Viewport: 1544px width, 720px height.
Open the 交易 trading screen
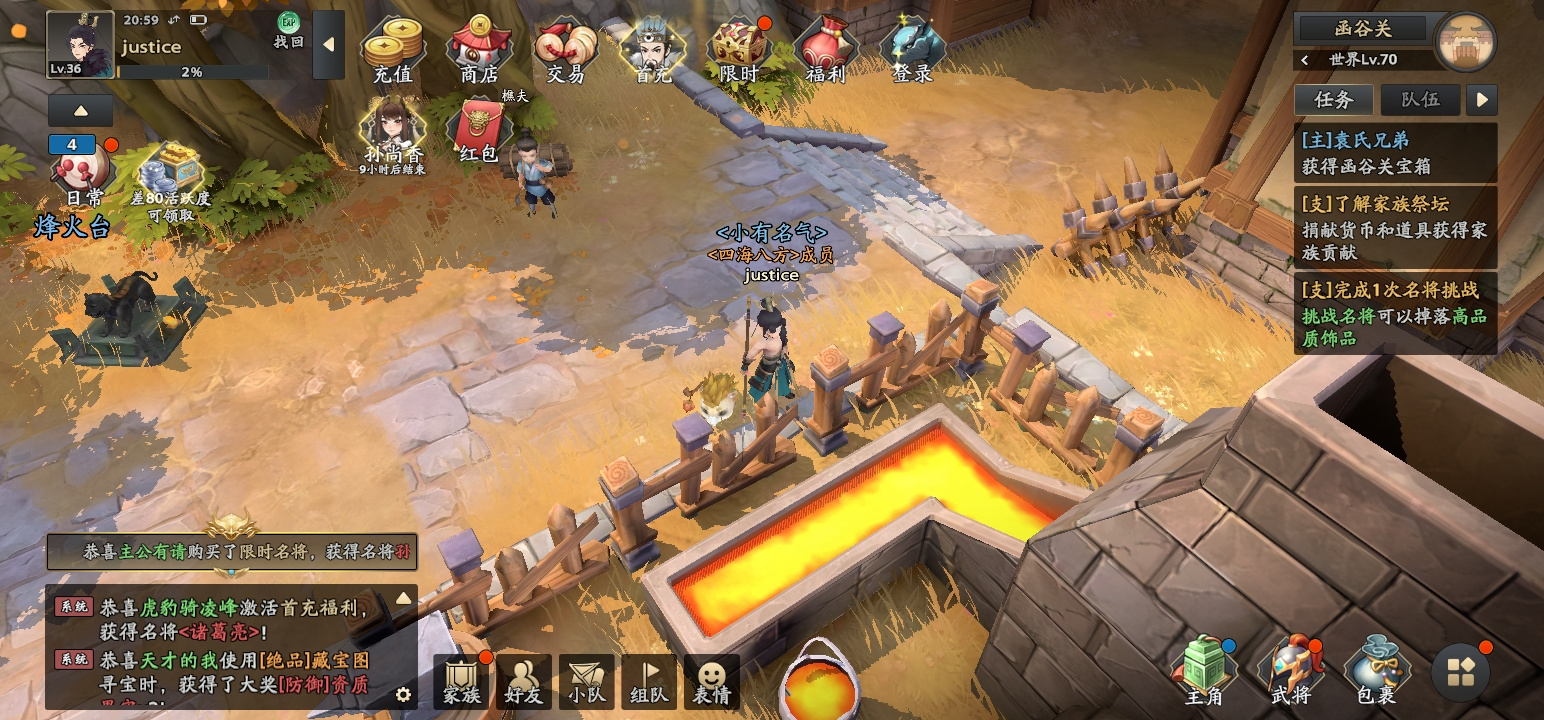[565, 50]
